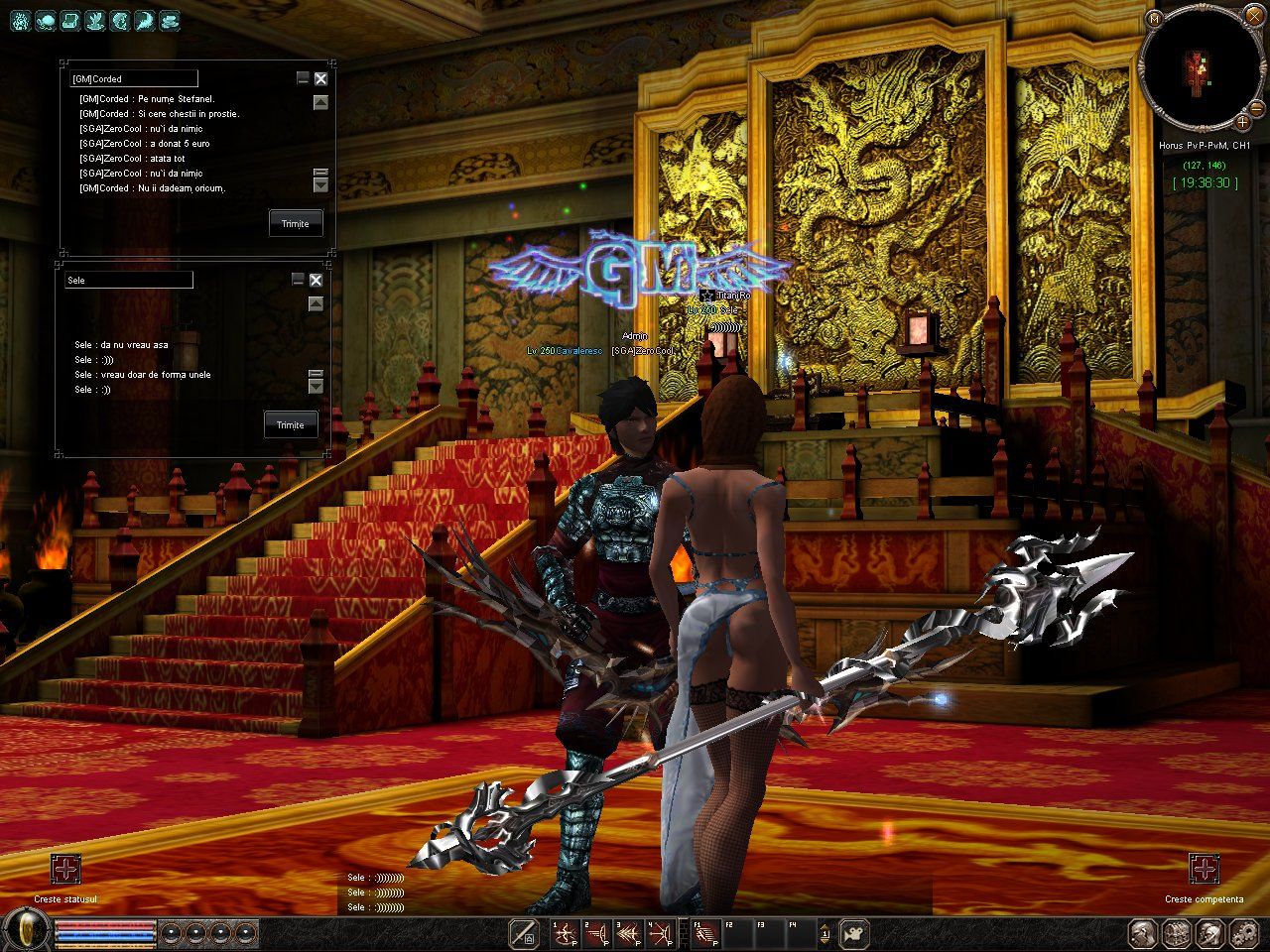
Task: Edit the Sele recipient name field
Action: [x=128, y=281]
